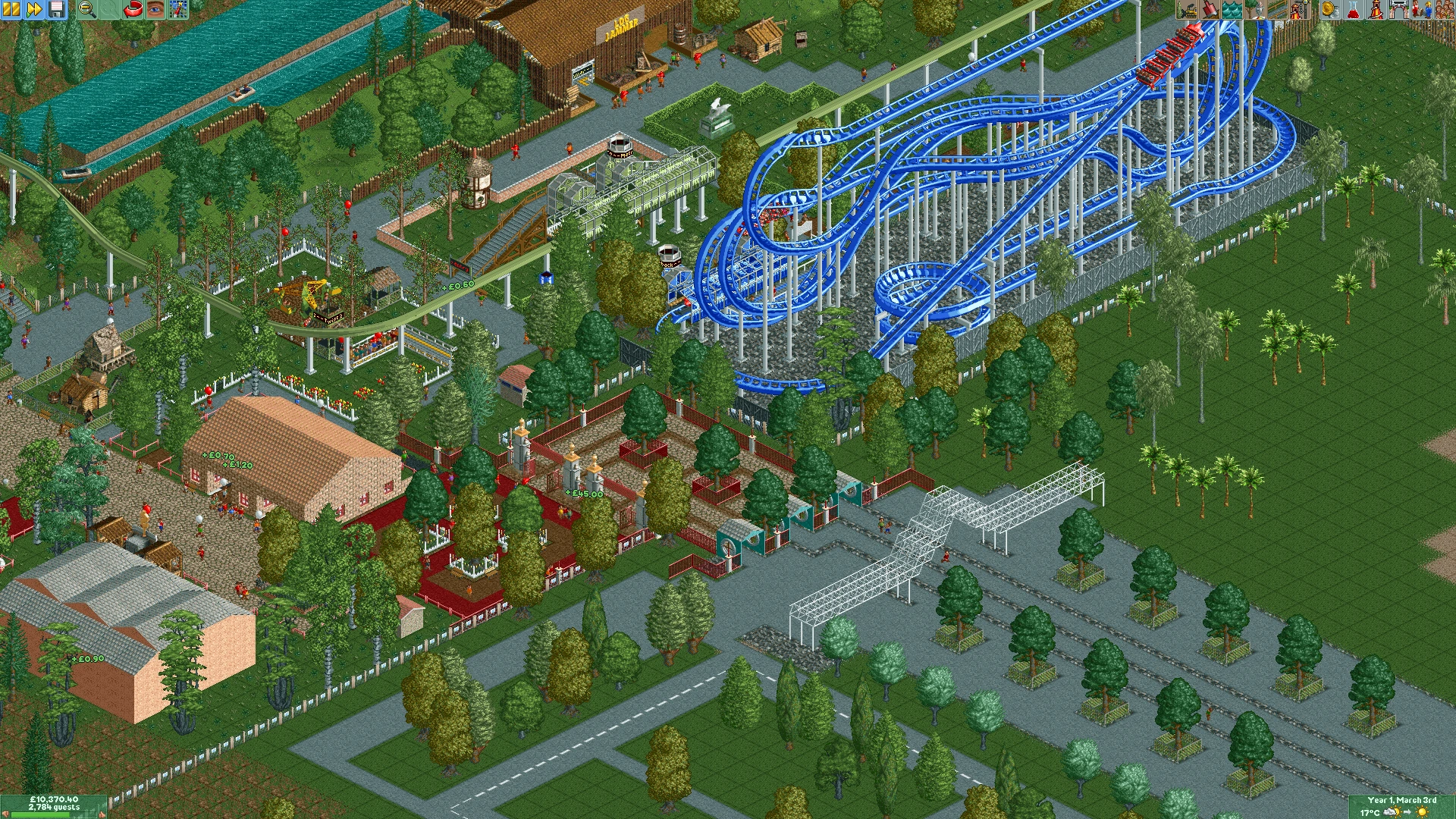Toggle pause on the game

click(10, 10)
